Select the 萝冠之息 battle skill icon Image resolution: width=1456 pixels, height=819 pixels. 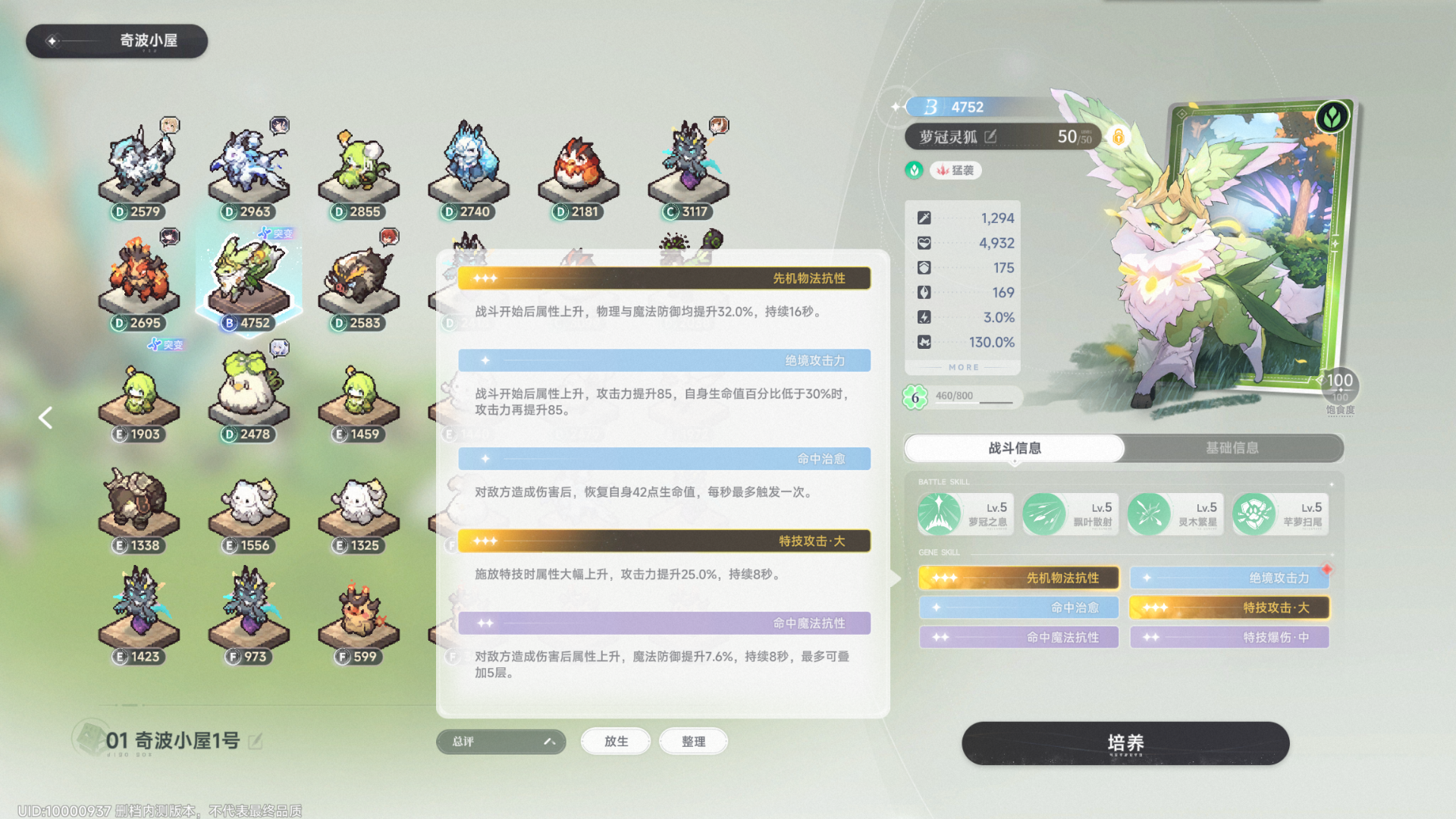939,513
